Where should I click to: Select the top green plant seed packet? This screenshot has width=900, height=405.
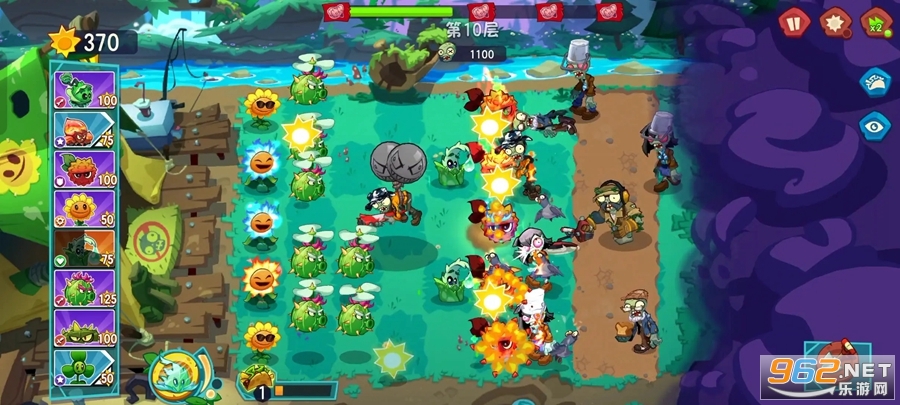(86, 88)
